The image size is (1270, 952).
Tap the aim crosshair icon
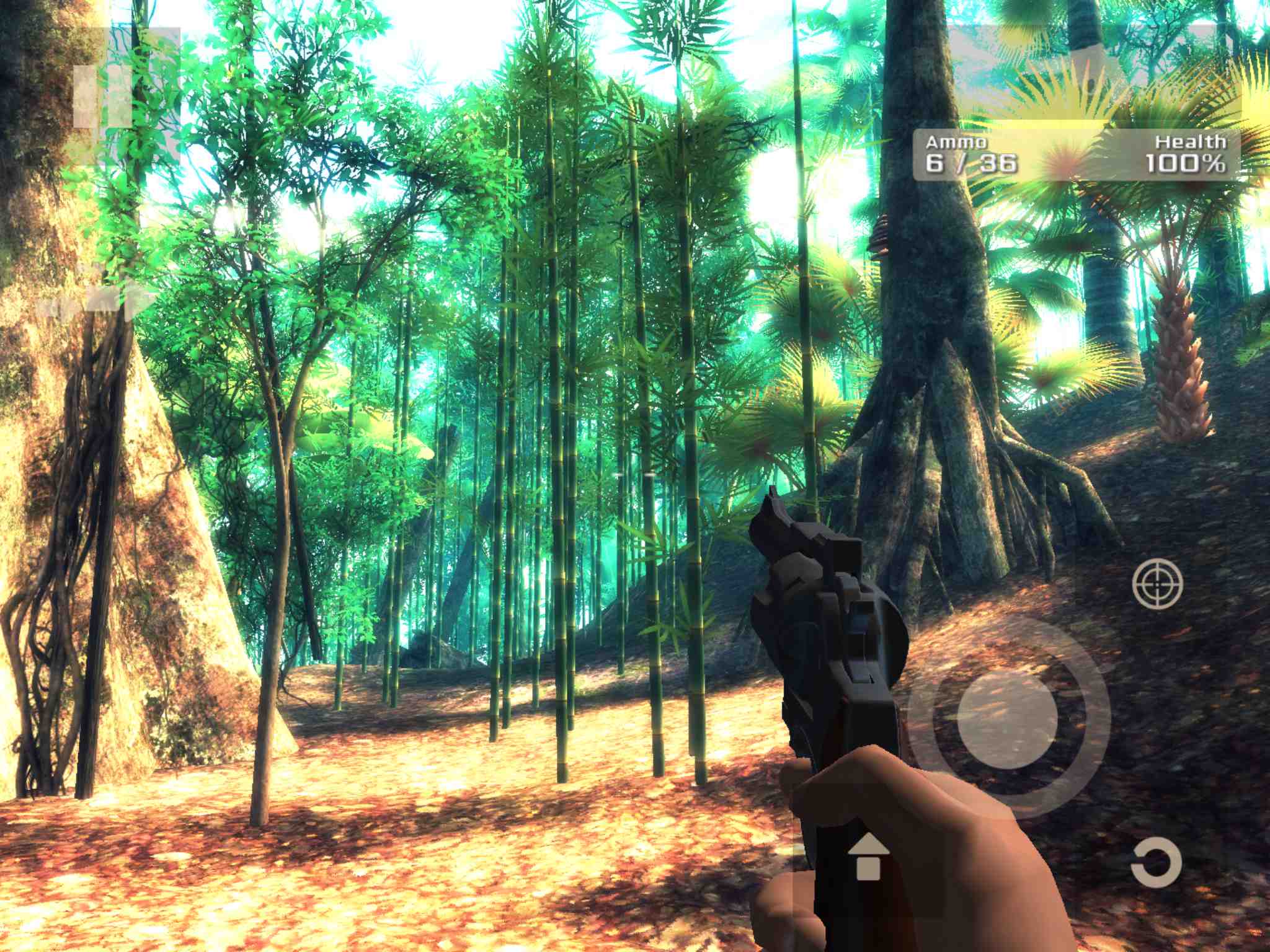[x=1157, y=583]
